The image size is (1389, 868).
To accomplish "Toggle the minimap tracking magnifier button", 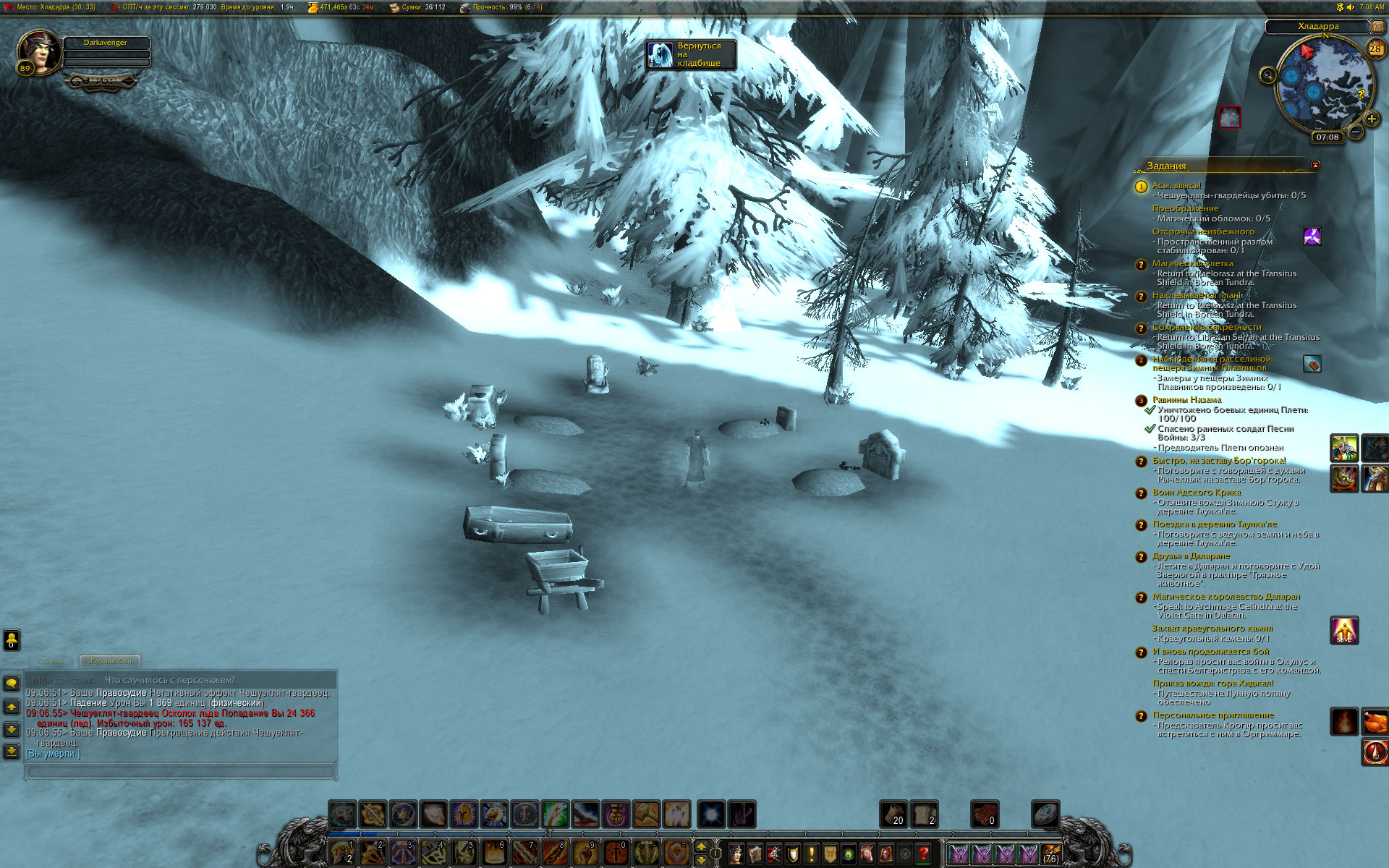I will 1267,75.
